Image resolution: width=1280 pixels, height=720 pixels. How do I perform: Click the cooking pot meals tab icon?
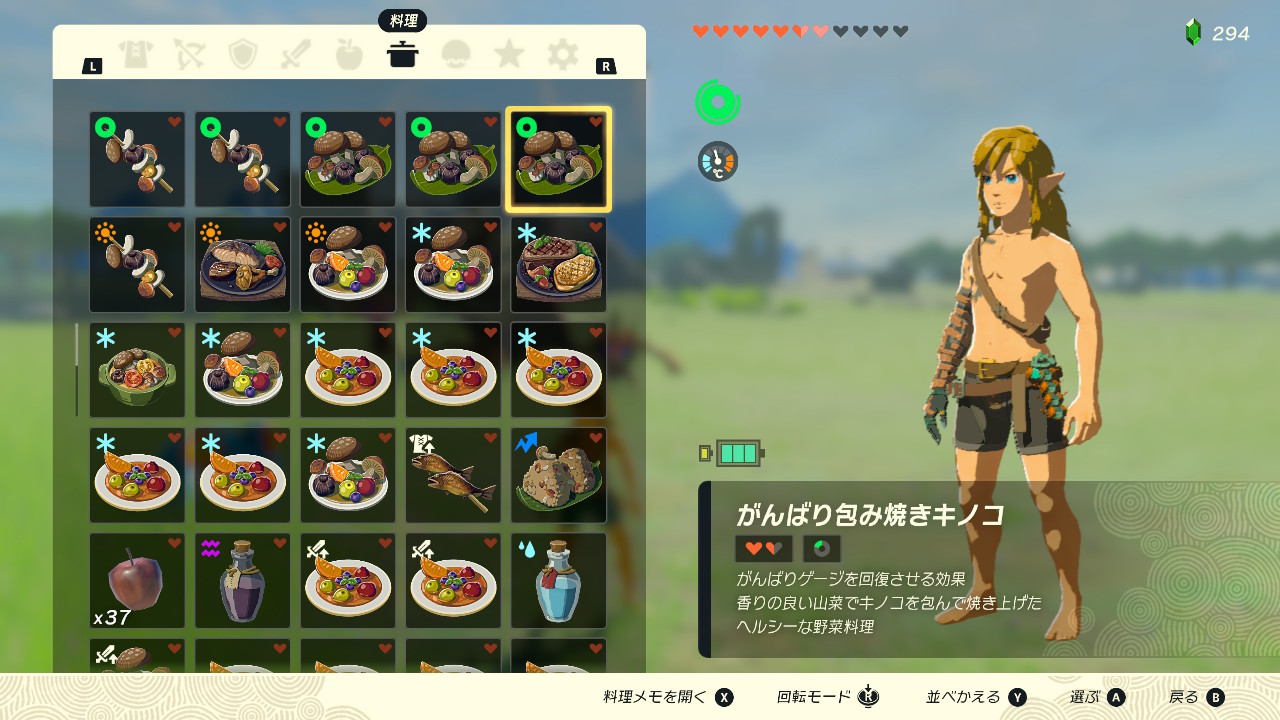click(403, 55)
